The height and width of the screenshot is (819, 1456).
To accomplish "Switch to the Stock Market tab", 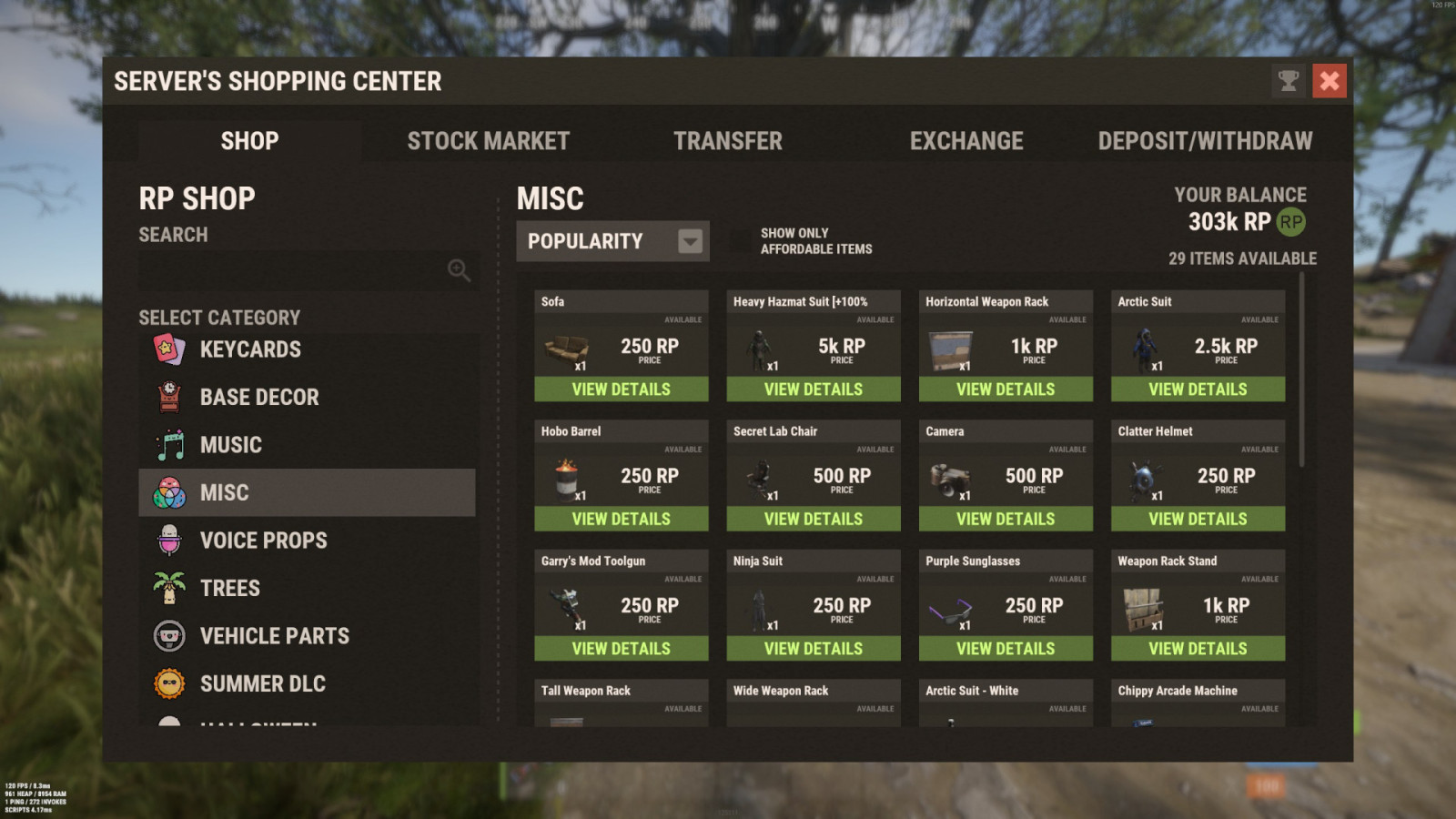I will [x=489, y=140].
